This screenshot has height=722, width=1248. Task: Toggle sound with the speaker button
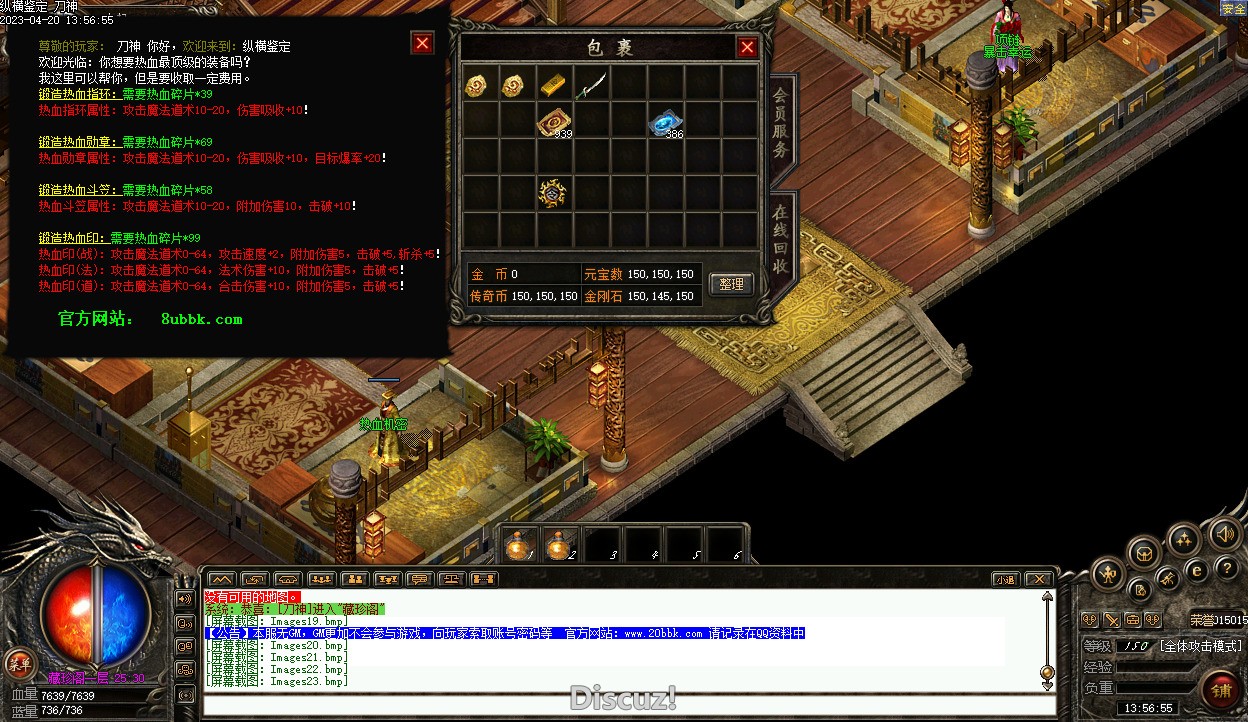[x=1224, y=535]
